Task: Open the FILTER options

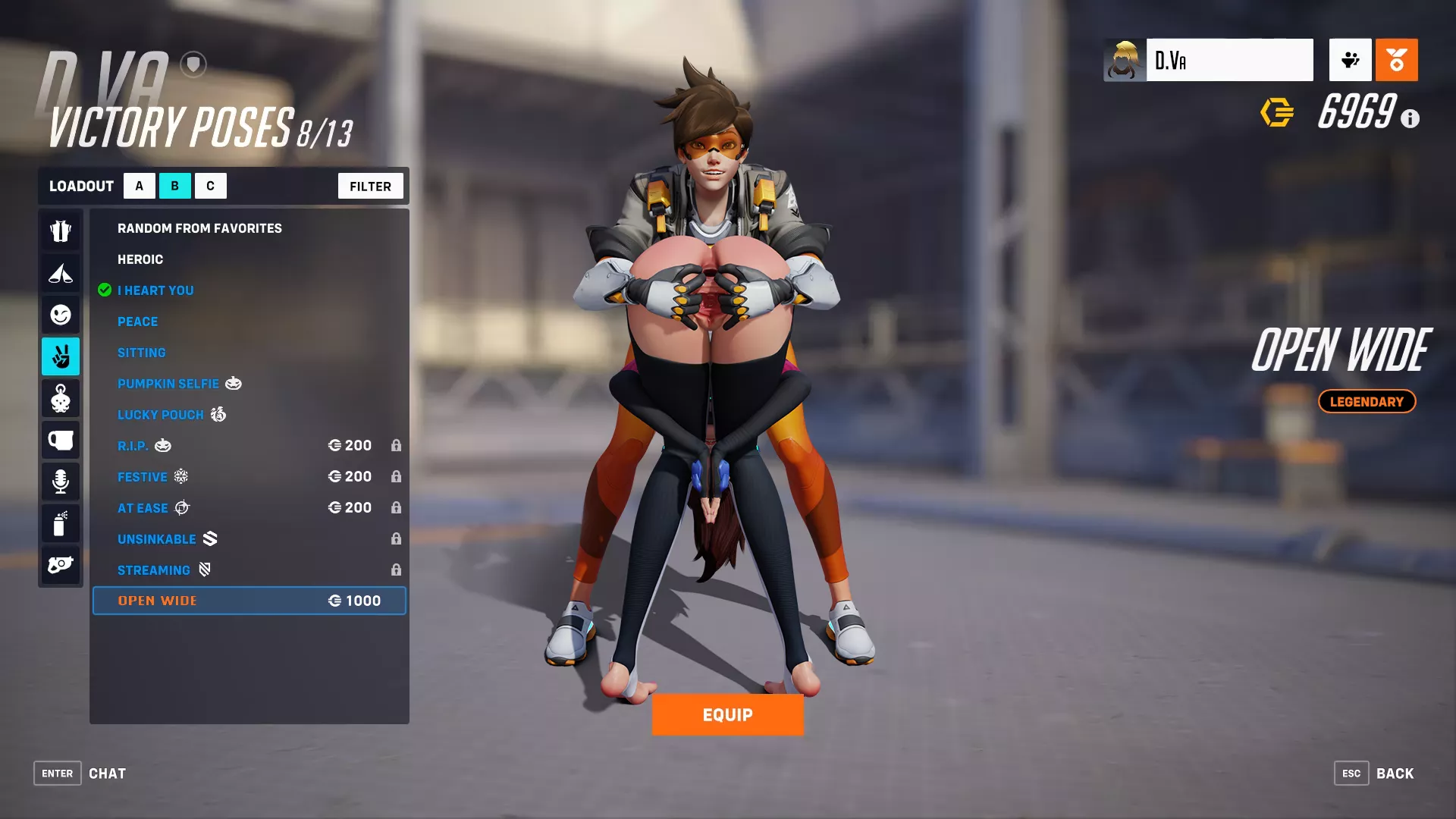Action: [370, 185]
